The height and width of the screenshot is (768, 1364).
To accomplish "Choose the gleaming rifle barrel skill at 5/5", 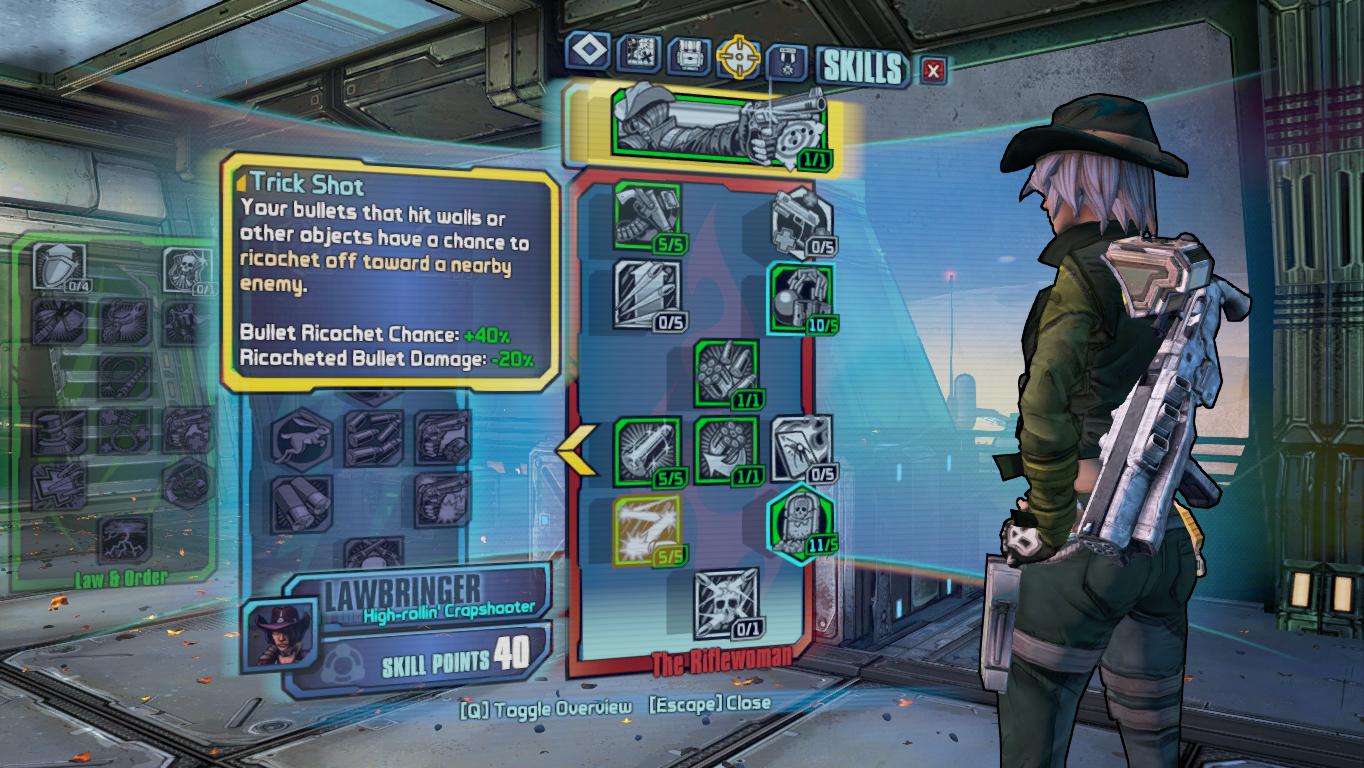I will 647,451.
